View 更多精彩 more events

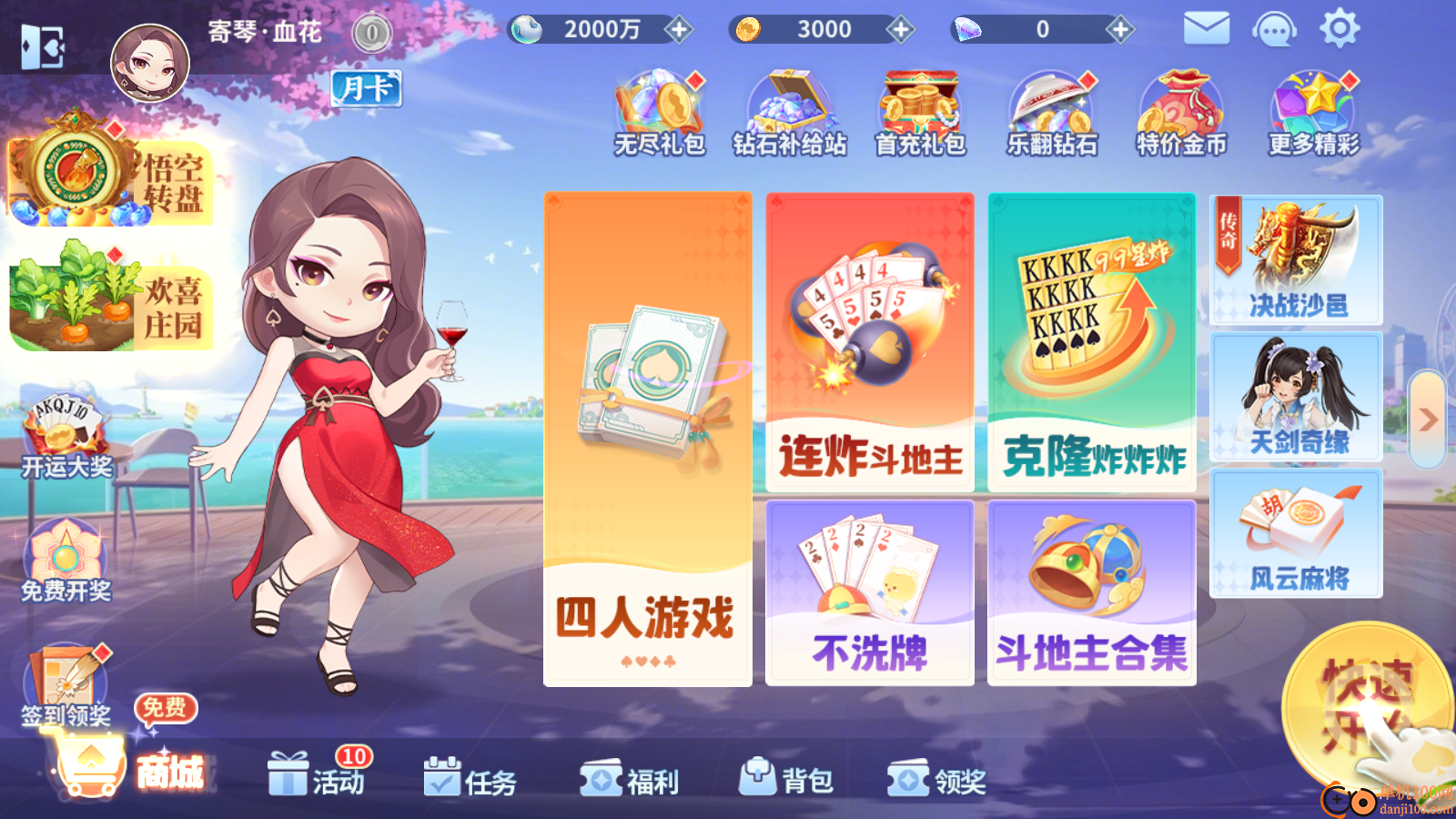tap(1311, 109)
